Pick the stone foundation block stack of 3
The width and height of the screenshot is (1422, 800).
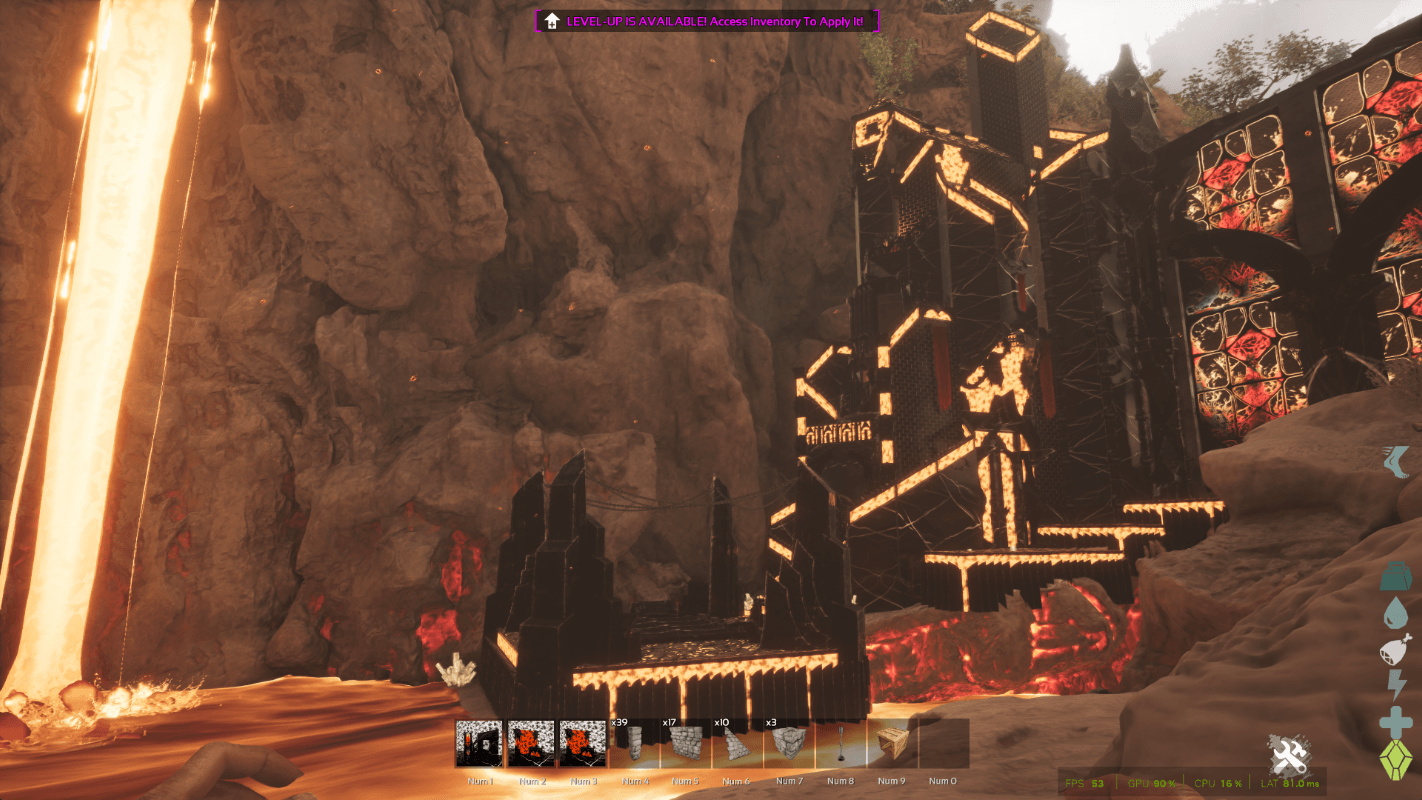pos(789,744)
